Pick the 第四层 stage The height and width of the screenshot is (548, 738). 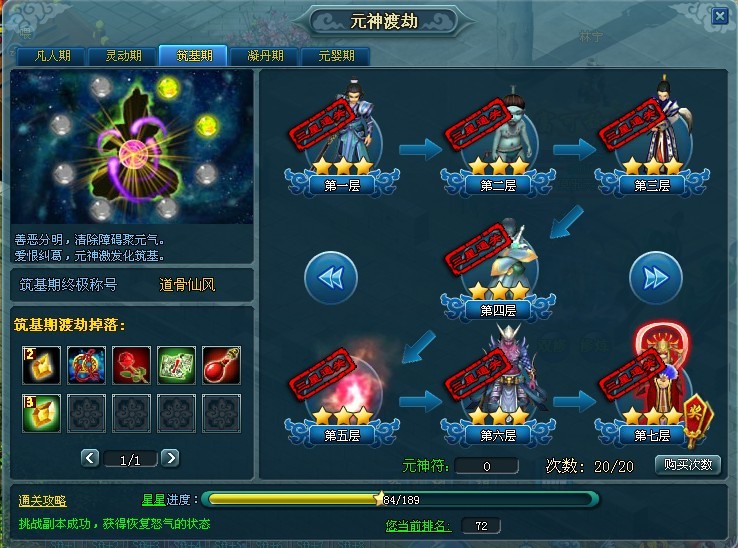click(x=498, y=270)
